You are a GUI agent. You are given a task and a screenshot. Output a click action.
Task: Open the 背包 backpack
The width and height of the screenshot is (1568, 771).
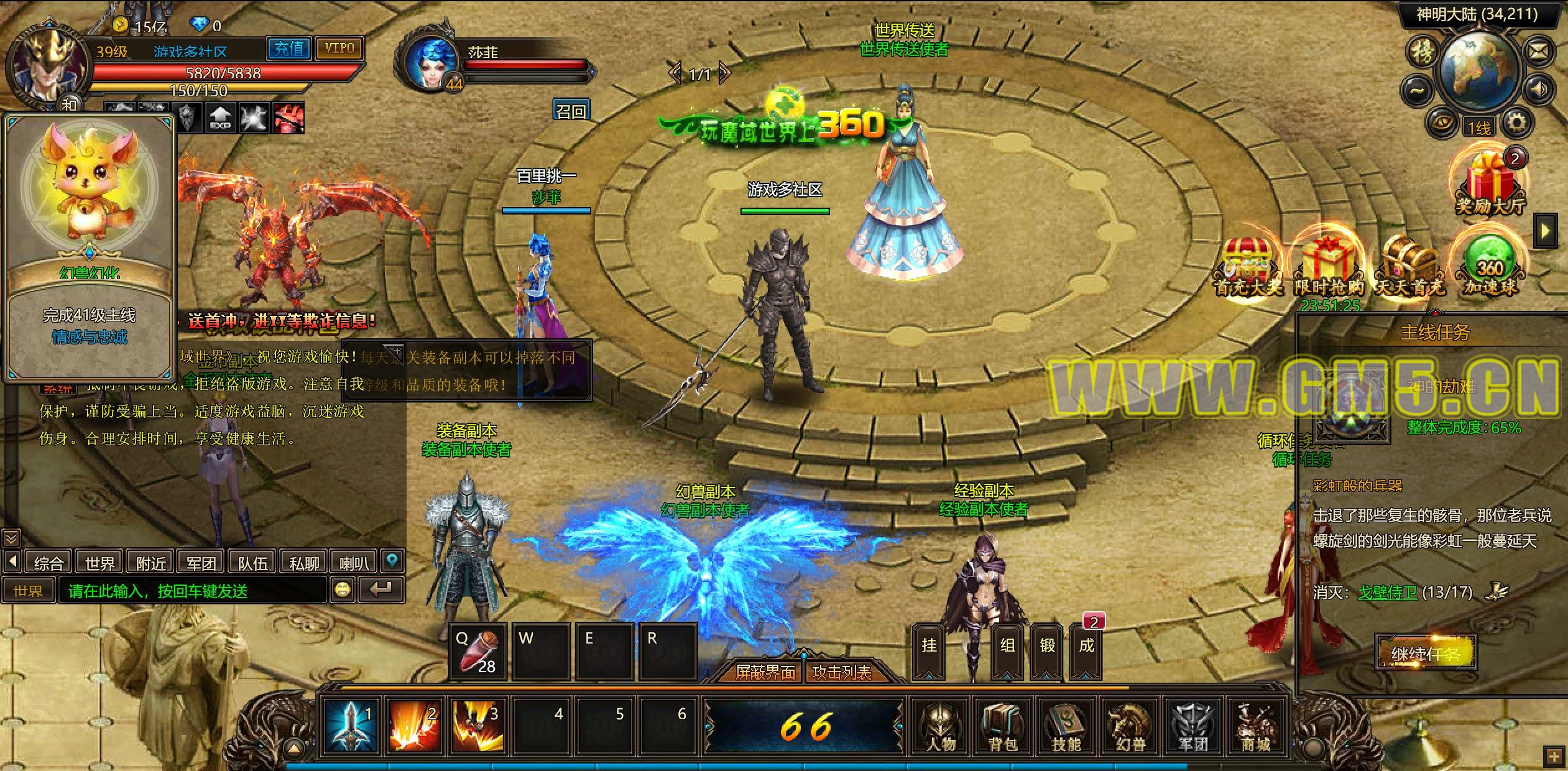[x=1003, y=726]
